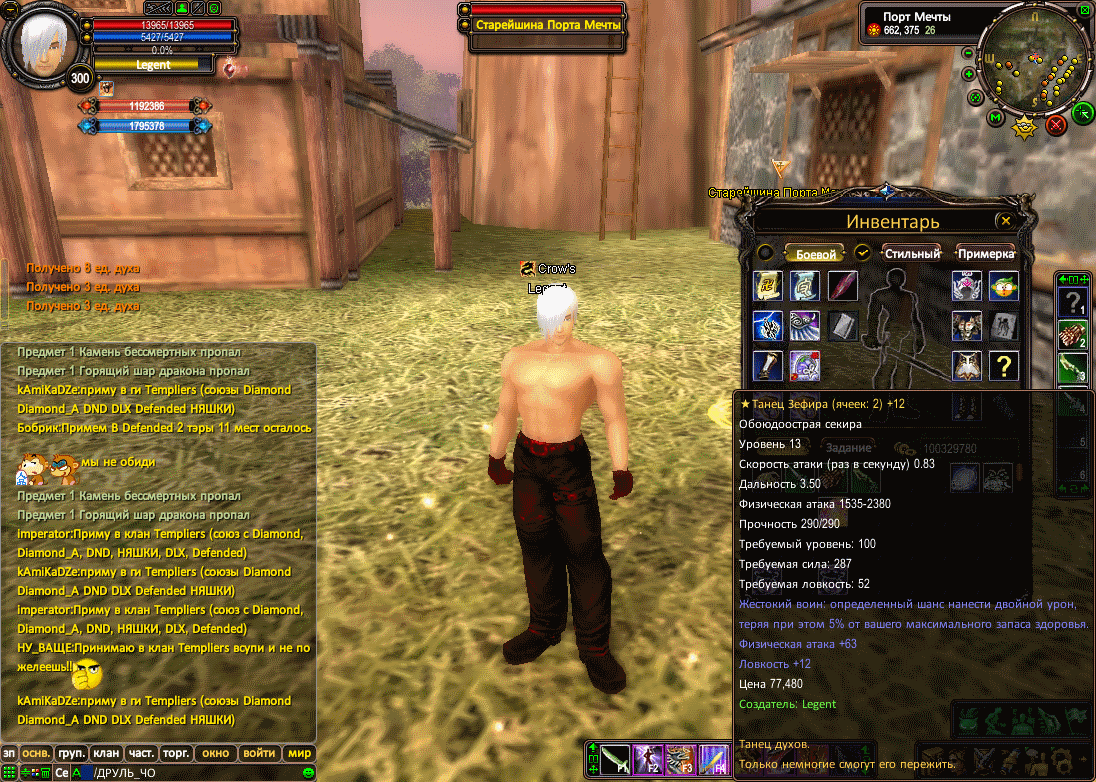Zoom out the minimap with minus button
Screen dimensions: 1096x782
click(x=968, y=53)
